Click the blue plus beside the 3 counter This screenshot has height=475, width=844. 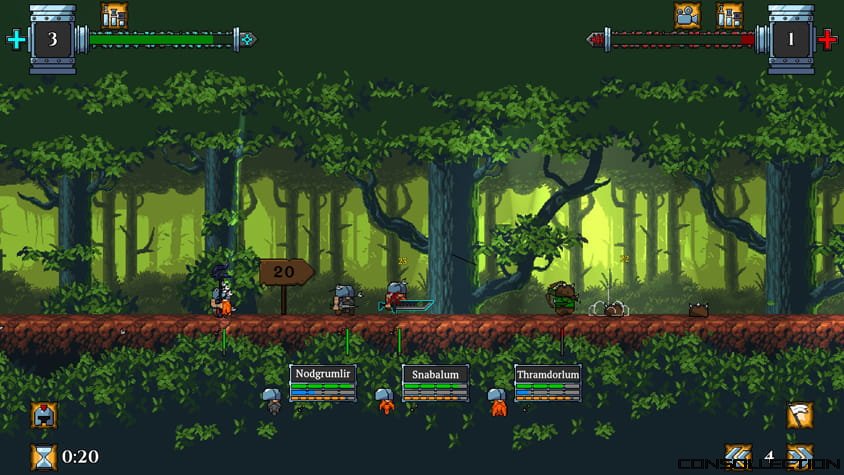pos(15,40)
